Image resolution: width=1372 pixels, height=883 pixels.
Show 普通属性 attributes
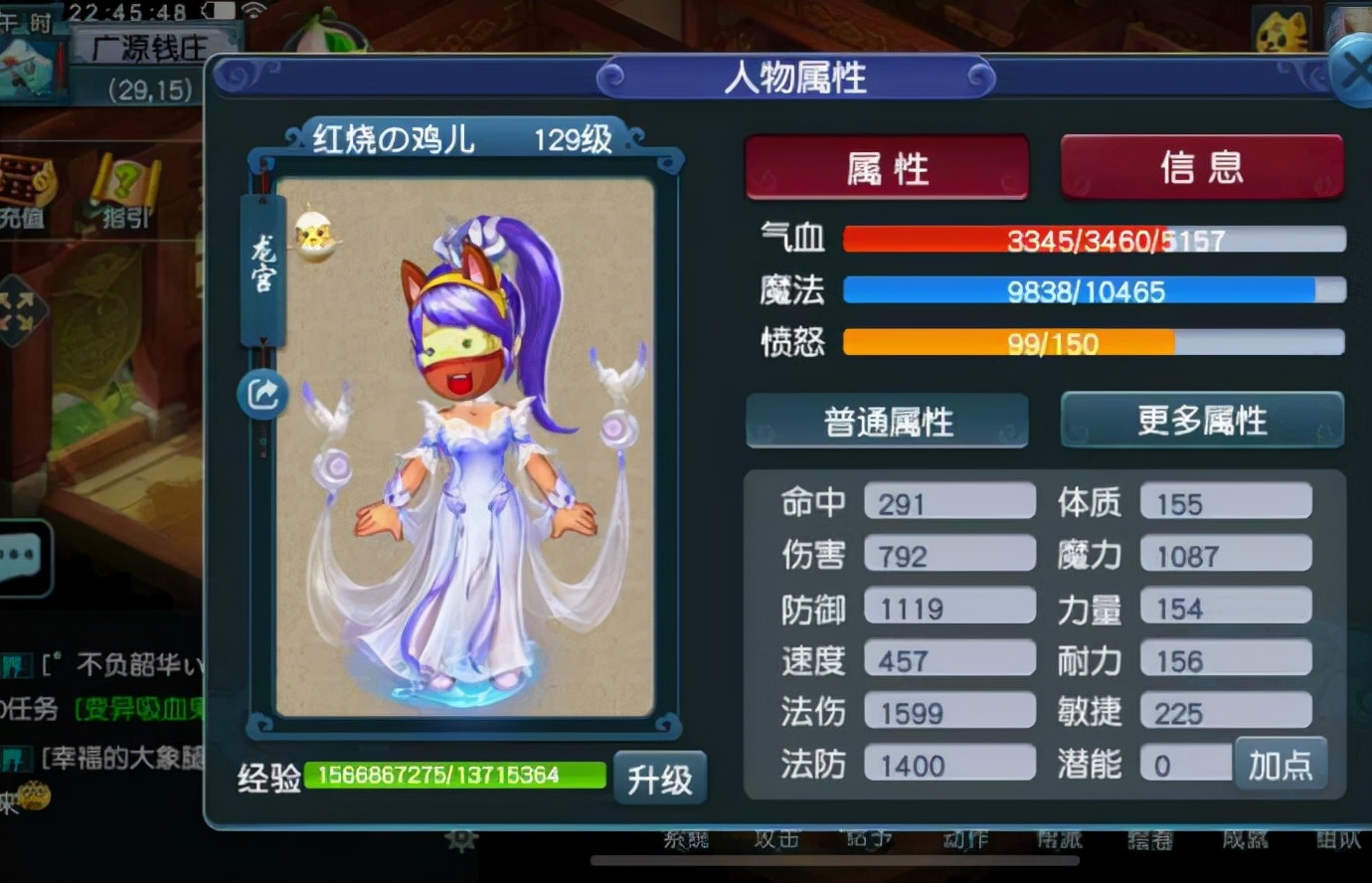[888, 420]
